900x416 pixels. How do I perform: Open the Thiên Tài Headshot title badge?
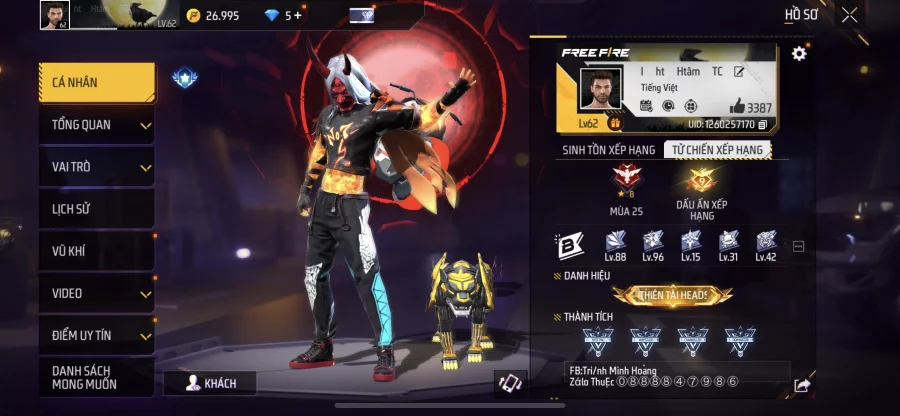coord(672,295)
